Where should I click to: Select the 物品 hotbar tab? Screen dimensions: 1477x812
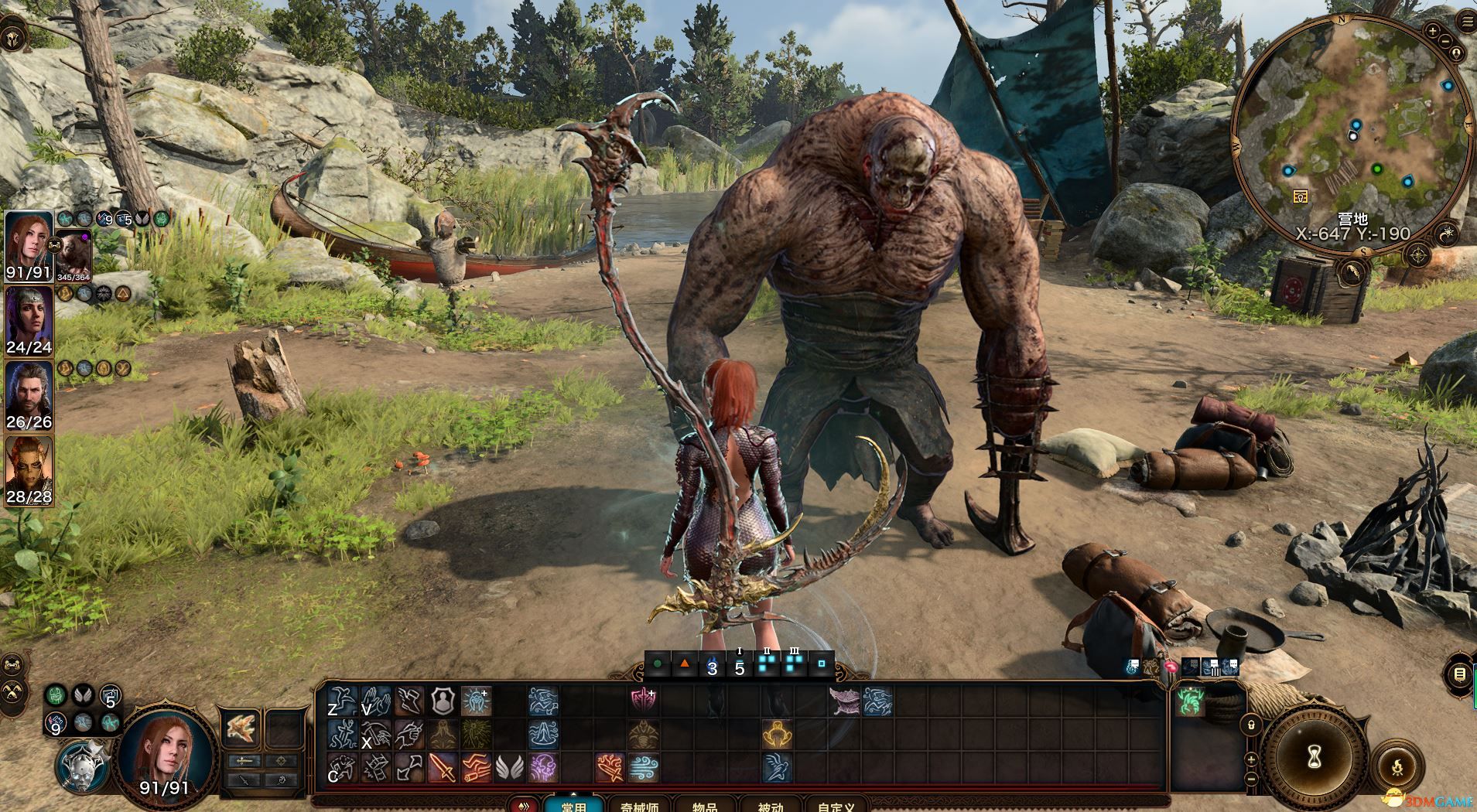(703, 805)
